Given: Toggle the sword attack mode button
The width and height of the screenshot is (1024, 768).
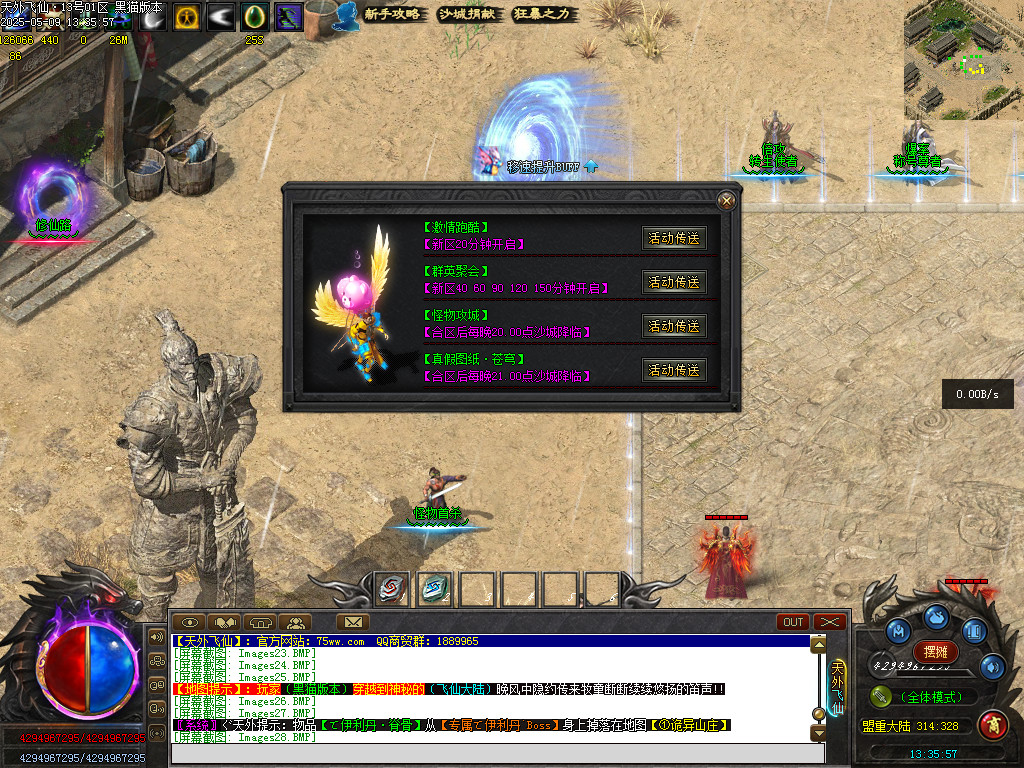Looking at the screenshot, I should click(881, 697).
